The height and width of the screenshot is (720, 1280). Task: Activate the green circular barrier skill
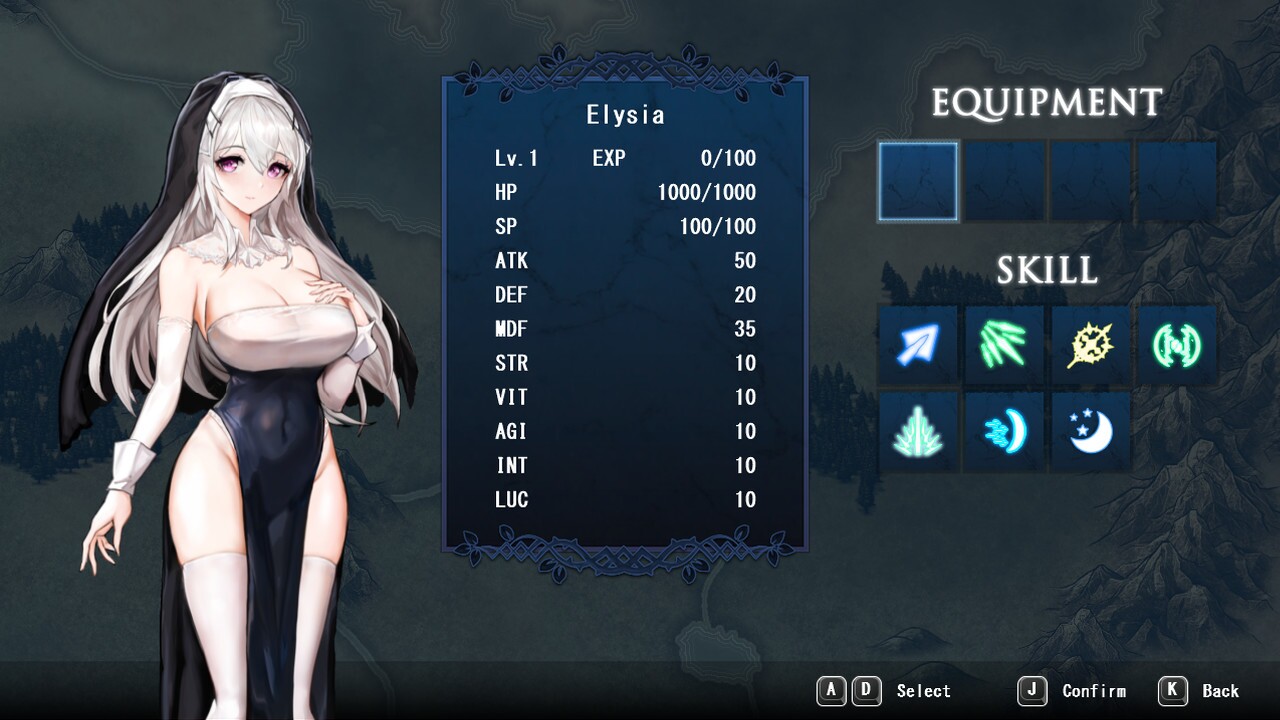tap(1177, 346)
